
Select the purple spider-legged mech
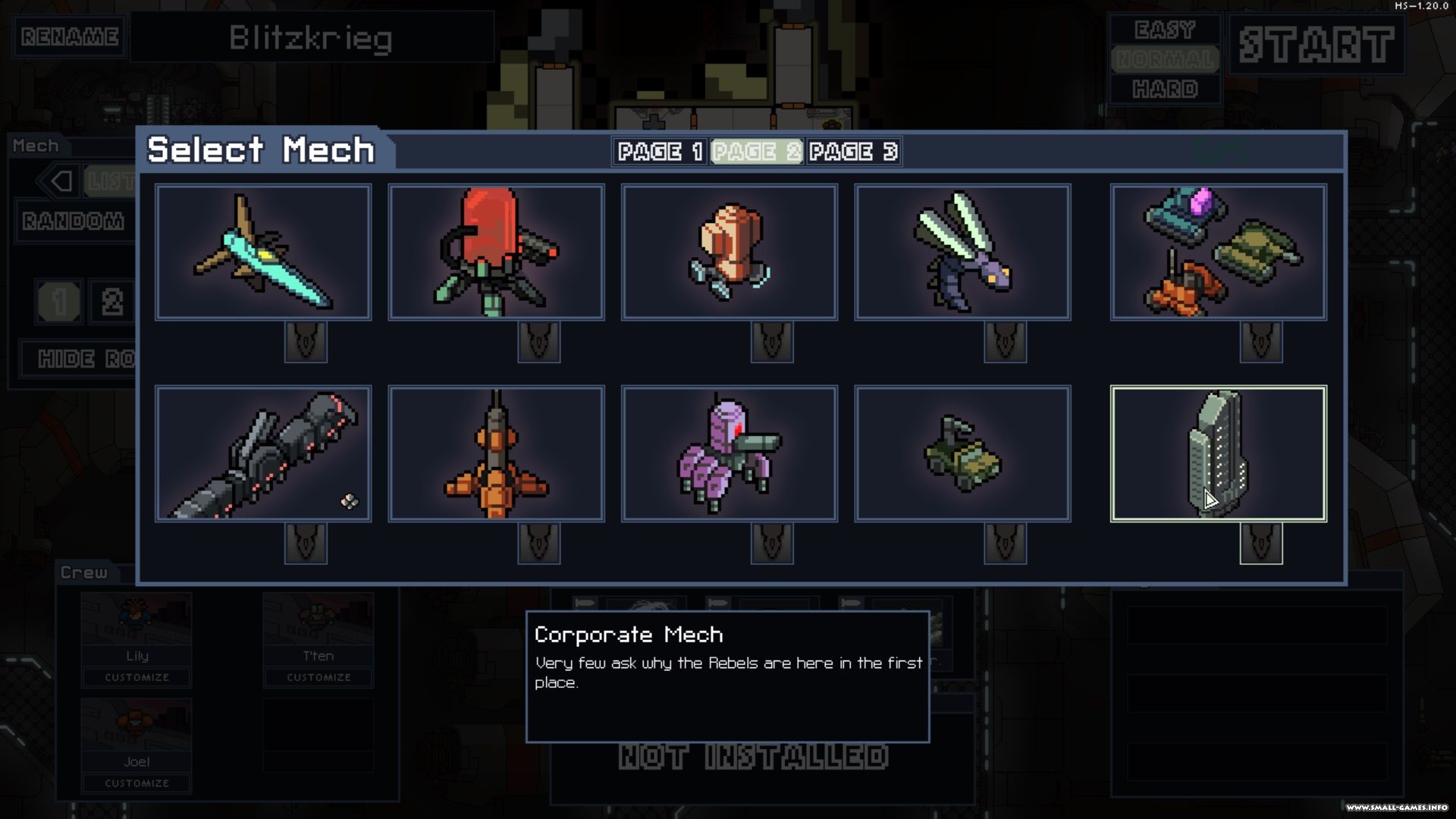tap(729, 453)
